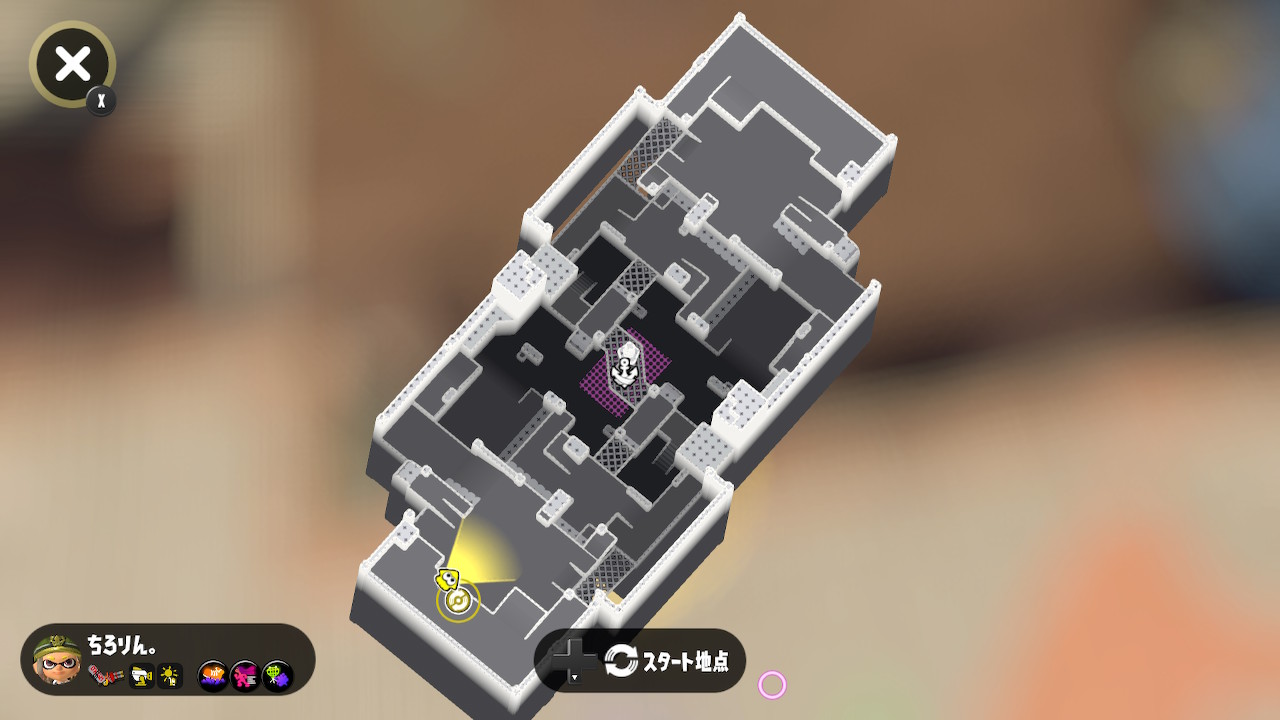
Task: Select the yellow spawn point marker
Action: [458, 601]
